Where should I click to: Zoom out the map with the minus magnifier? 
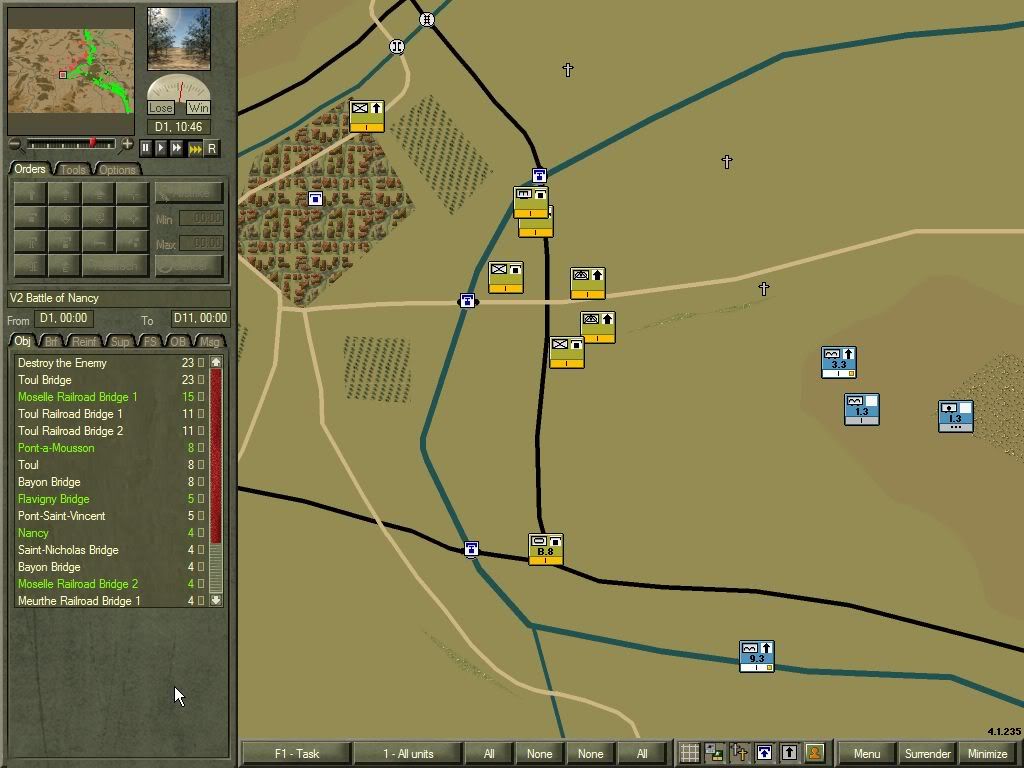pos(14,145)
